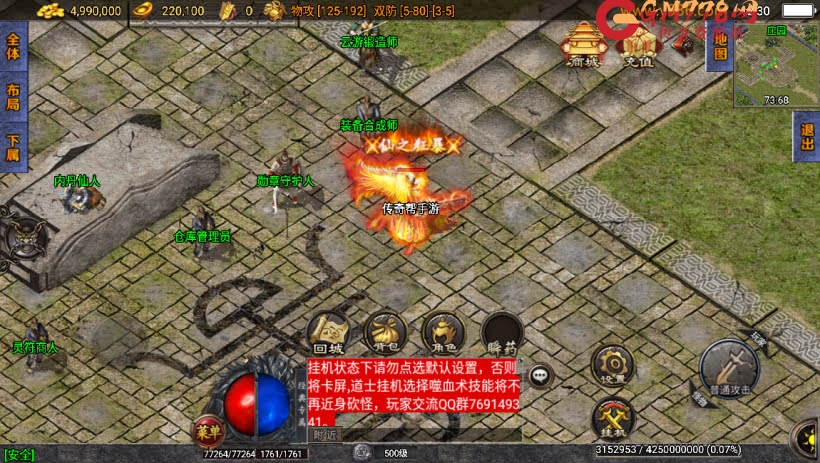
Task: Select the 布局 layout tab
Action: [12, 97]
